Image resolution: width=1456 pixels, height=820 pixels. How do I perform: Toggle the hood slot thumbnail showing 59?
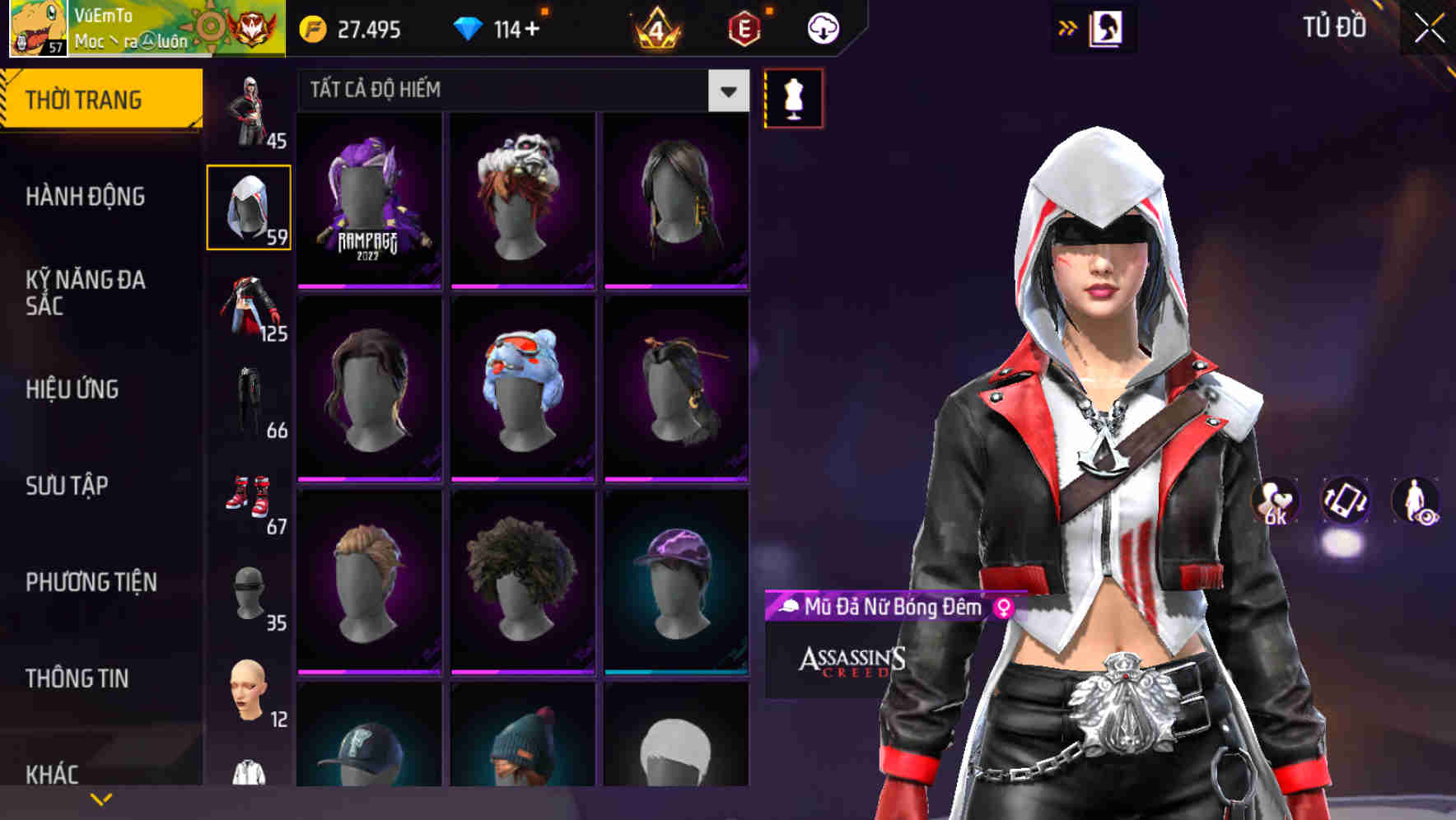click(250, 207)
